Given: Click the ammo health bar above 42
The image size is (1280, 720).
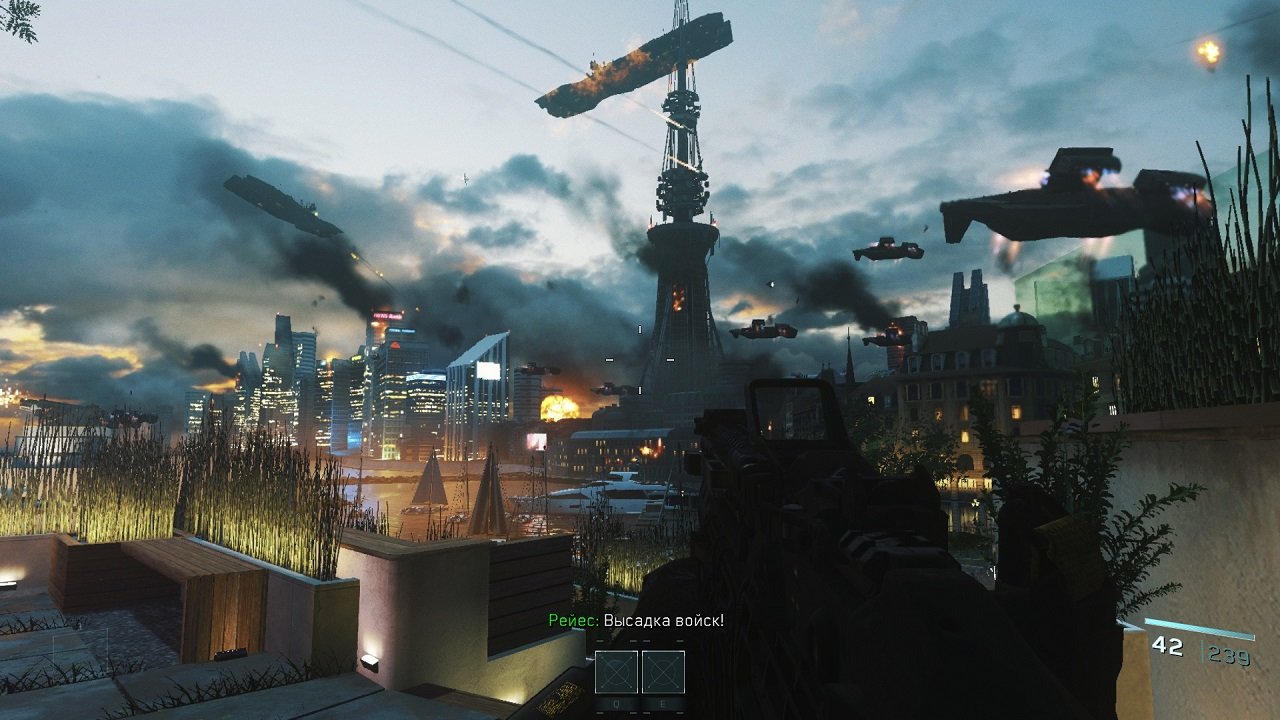Looking at the screenshot, I should 1200,629.
